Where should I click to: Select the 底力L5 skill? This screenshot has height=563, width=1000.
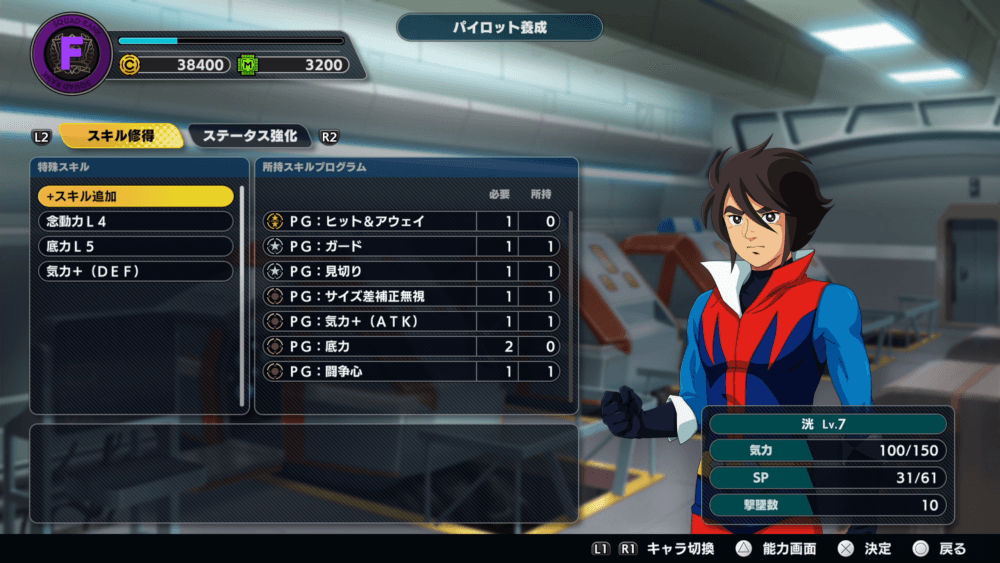[x=135, y=246]
